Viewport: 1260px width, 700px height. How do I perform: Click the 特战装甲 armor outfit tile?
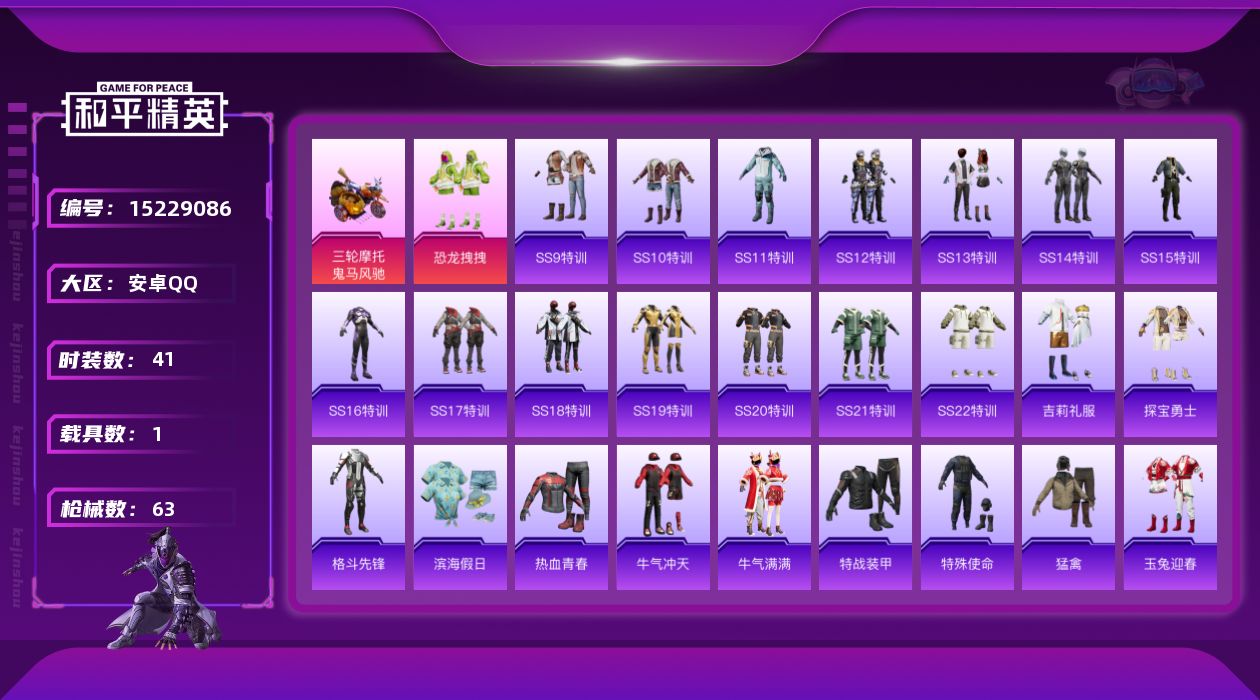tap(865, 517)
